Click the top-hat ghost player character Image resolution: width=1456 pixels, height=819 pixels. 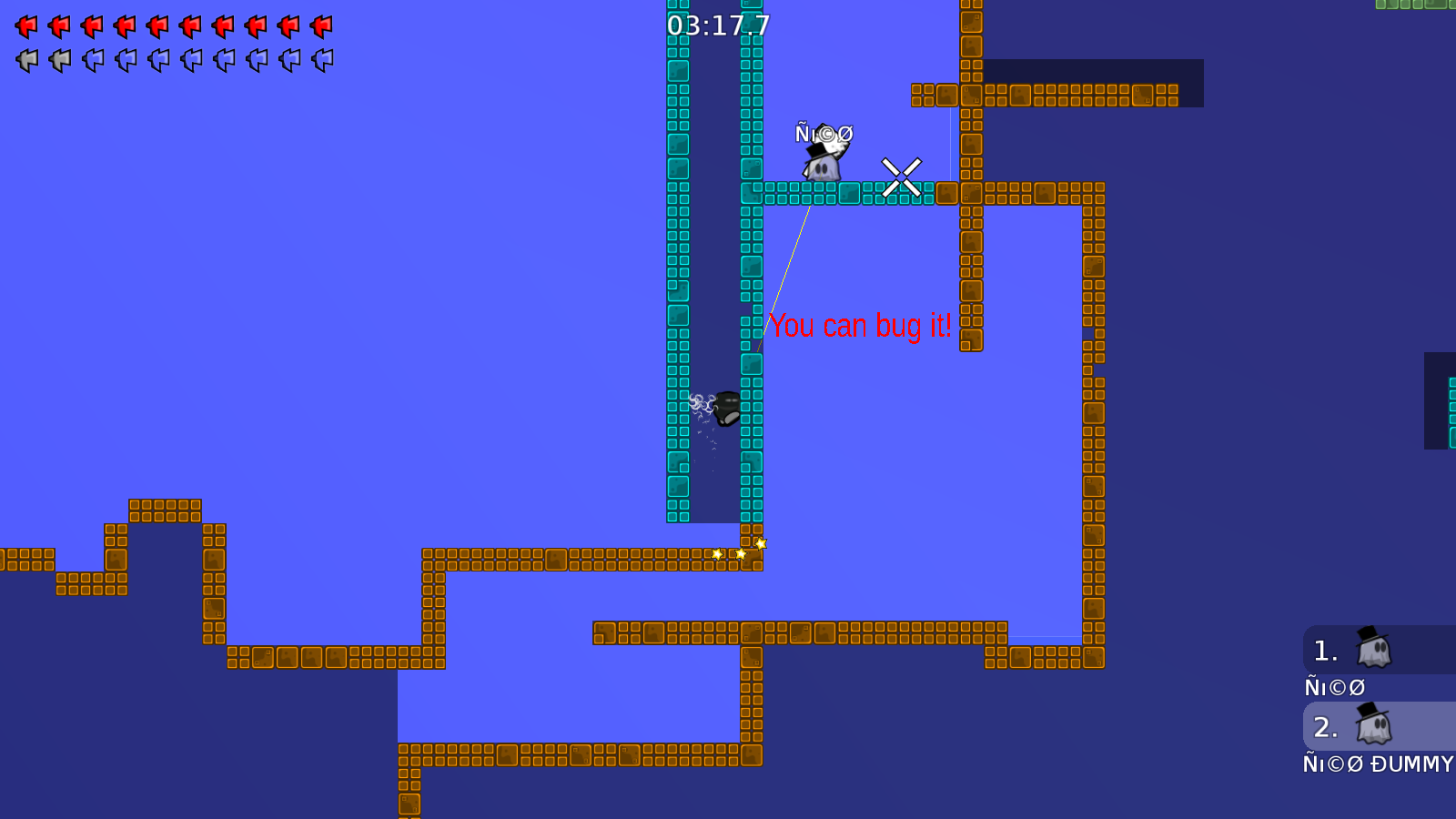824,164
